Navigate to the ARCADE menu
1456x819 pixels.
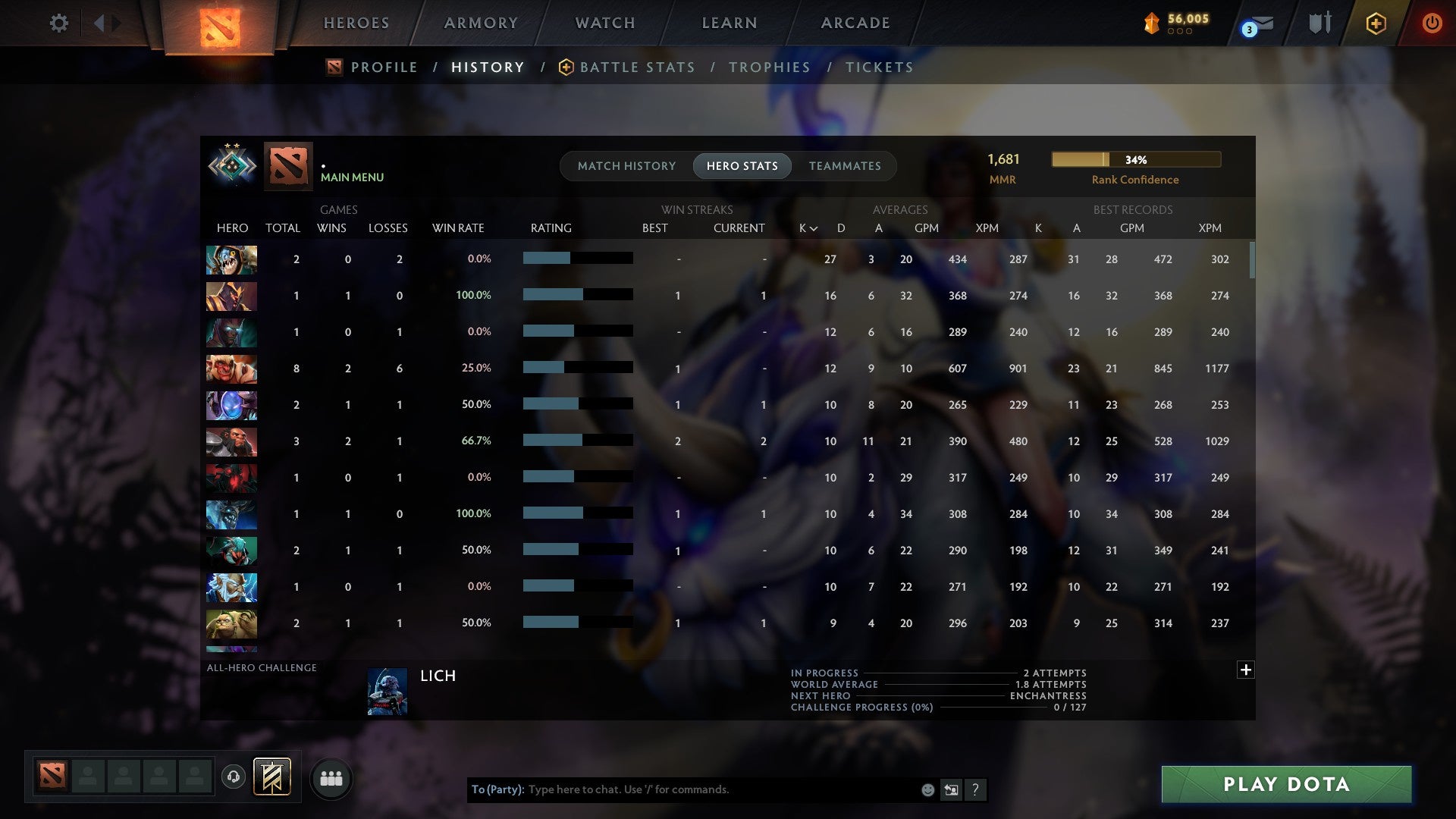(855, 23)
